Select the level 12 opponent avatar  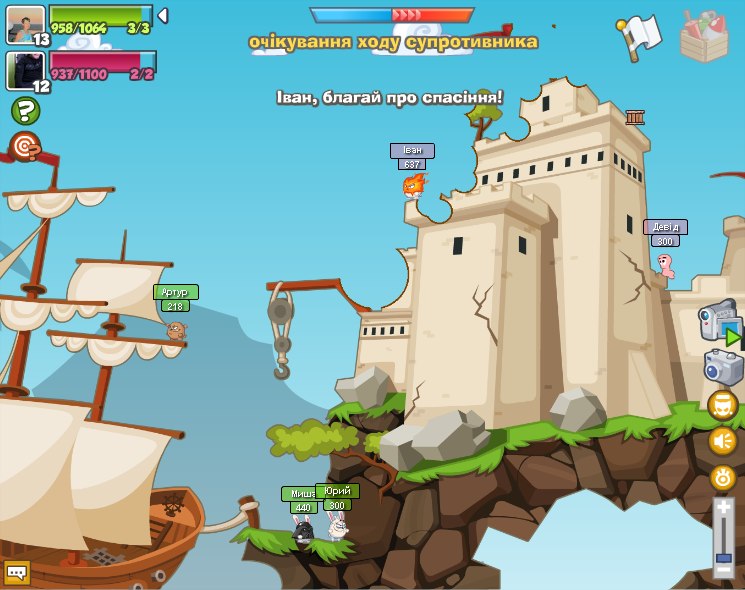pos(25,70)
